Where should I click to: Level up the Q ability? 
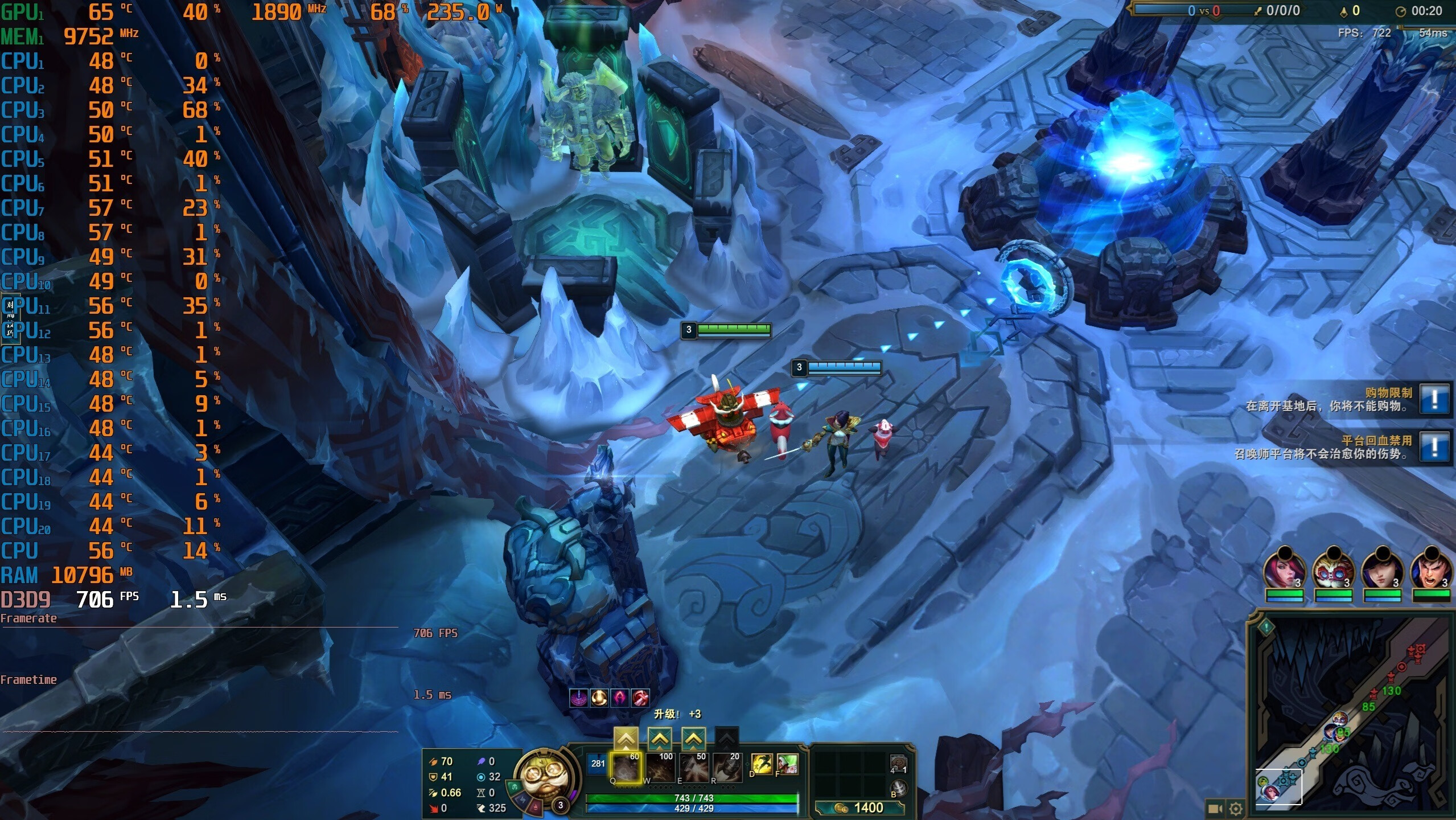pos(625,739)
